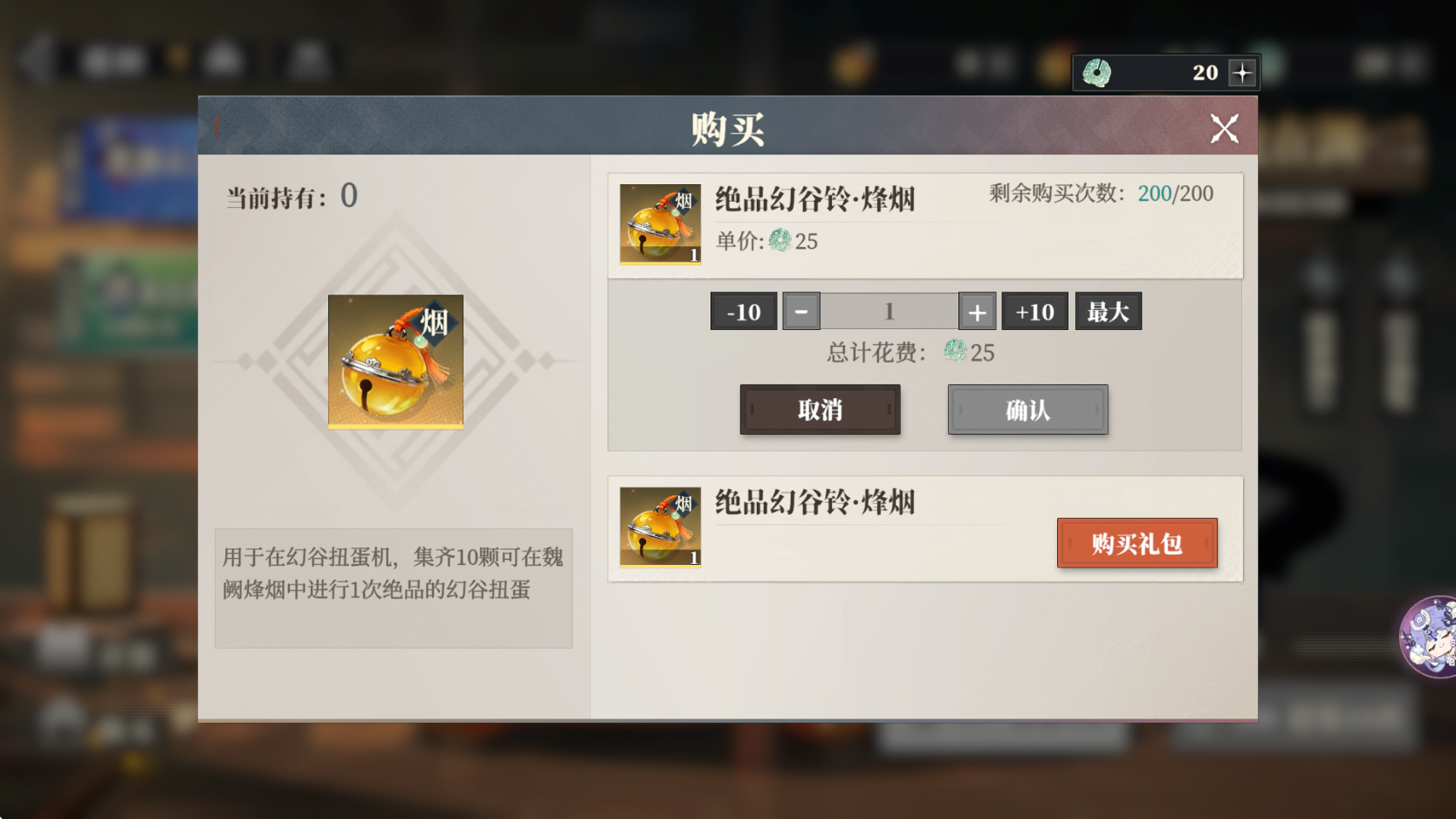The image size is (1456, 819).
Task: Click the plus icon to add more currency
Action: (1243, 73)
